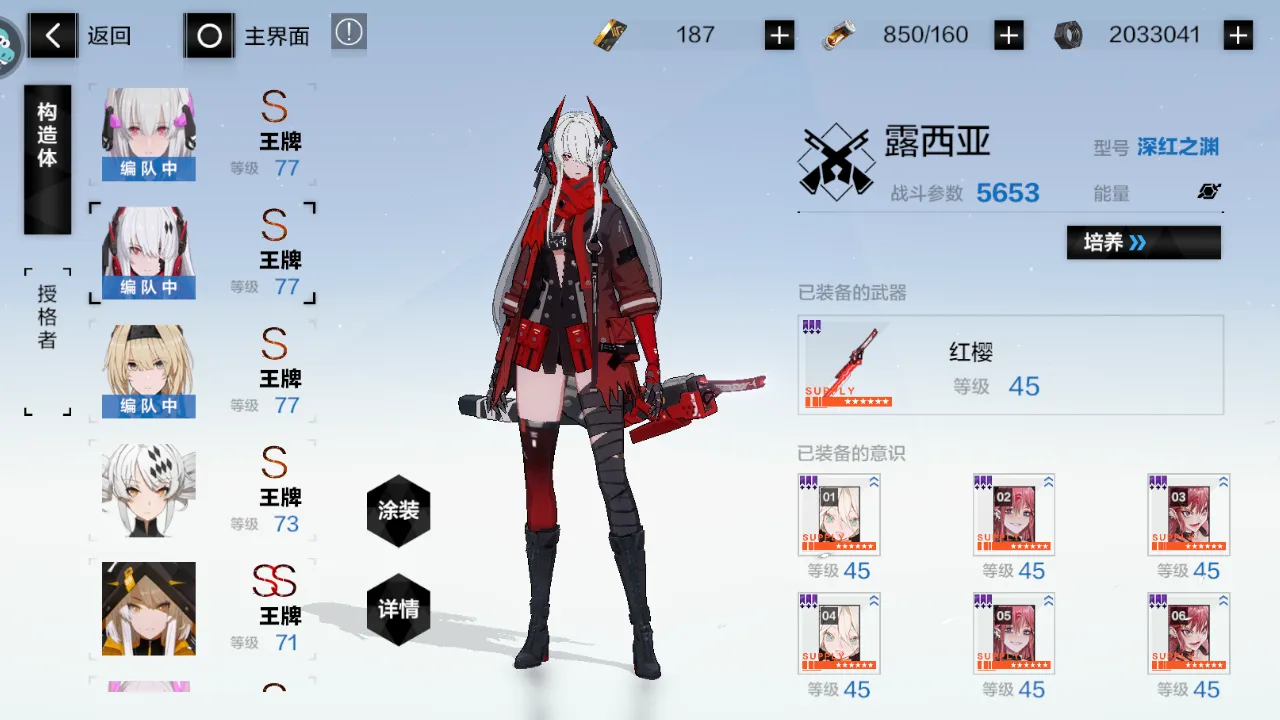Select memory slot 05
The height and width of the screenshot is (720, 1280).
pyautogui.click(x=1013, y=633)
